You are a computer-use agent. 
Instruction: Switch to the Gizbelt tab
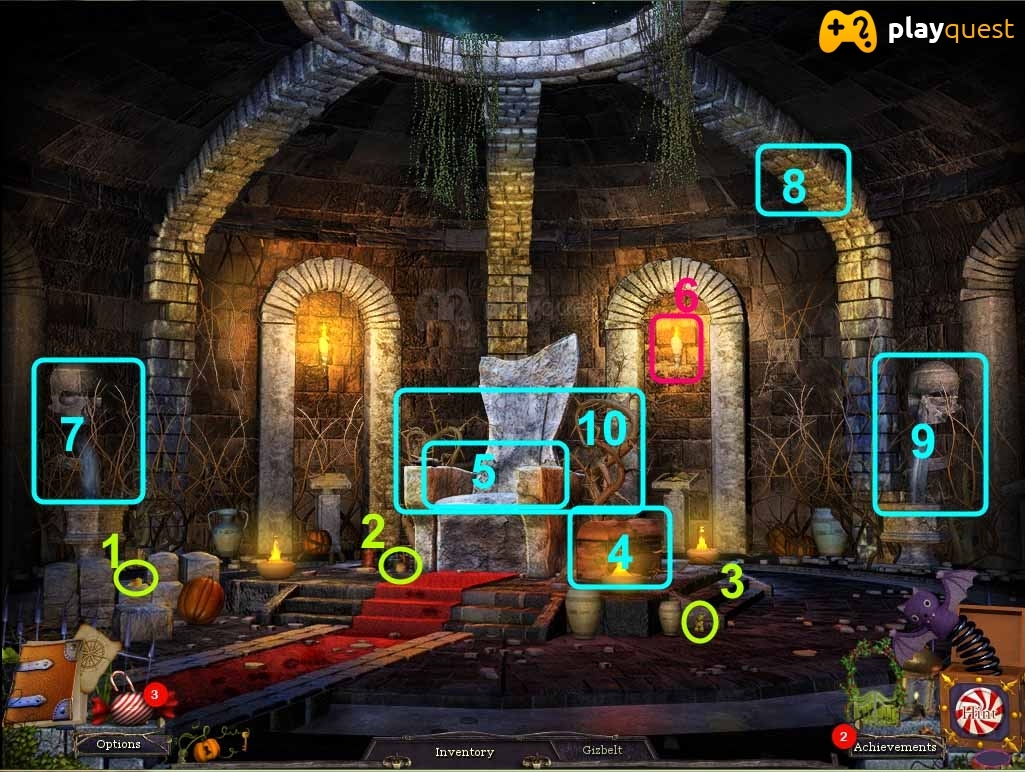point(605,749)
